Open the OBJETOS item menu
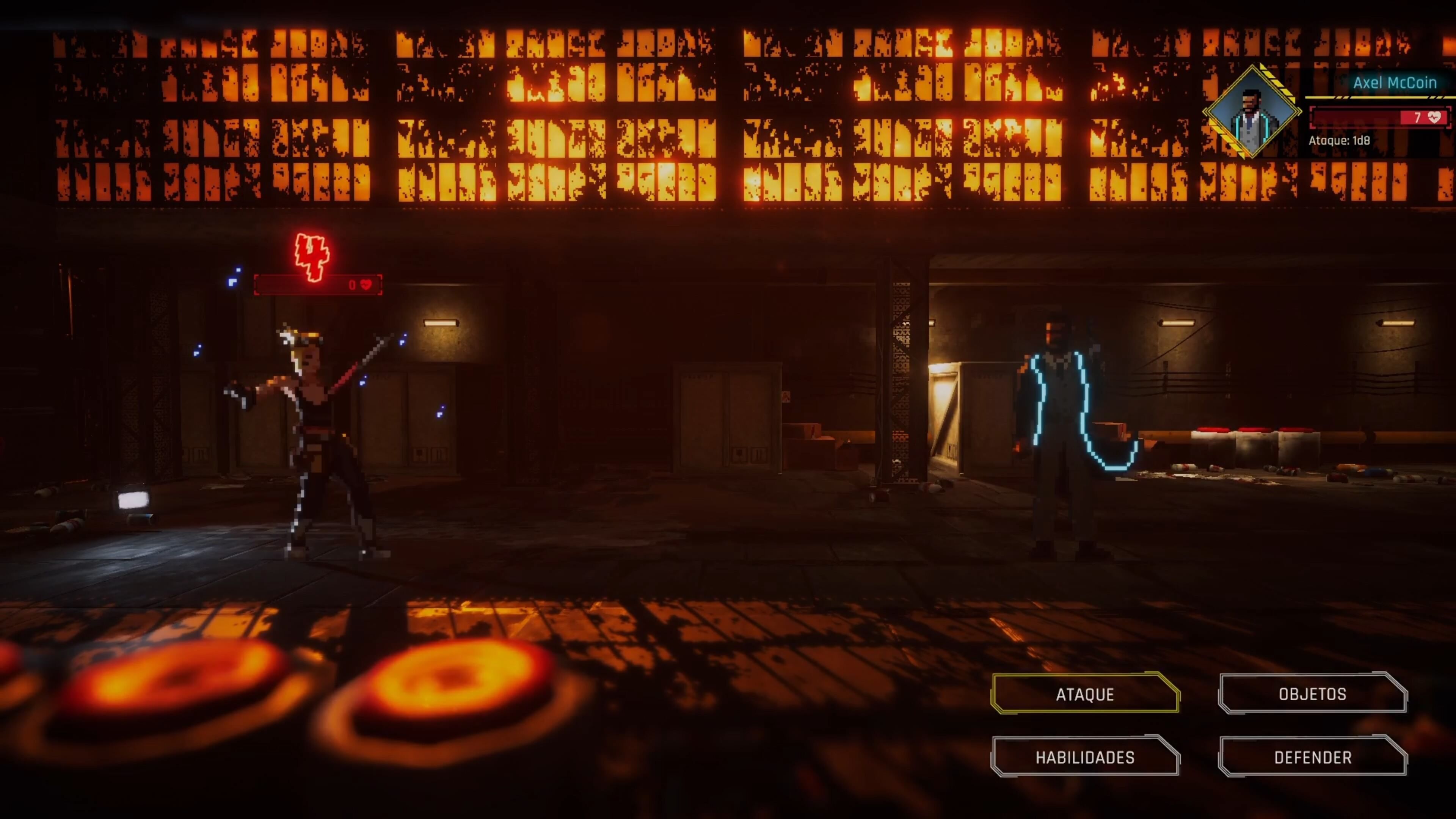Viewport: 1456px width, 819px height. tap(1312, 693)
